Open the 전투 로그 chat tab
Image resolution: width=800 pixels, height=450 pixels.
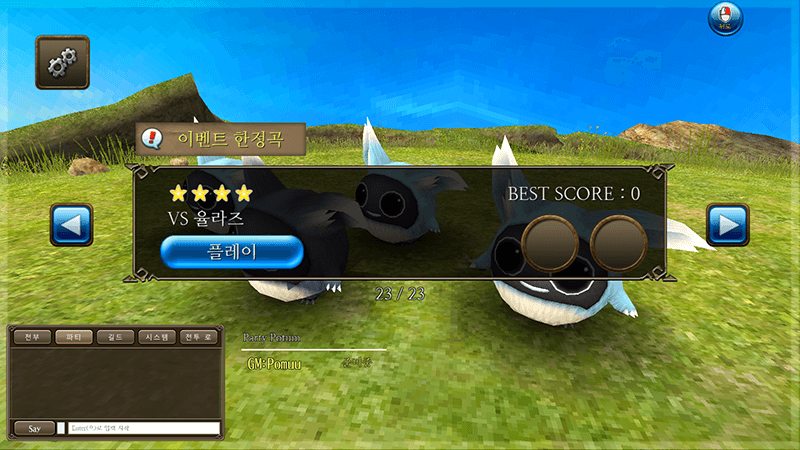pos(199,337)
